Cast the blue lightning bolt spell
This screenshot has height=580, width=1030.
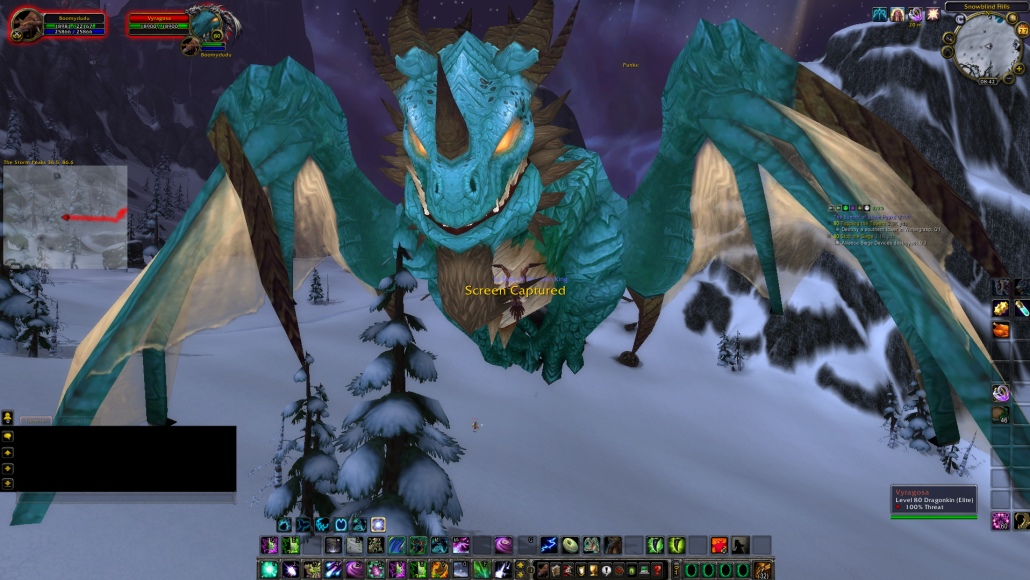tap(548, 545)
